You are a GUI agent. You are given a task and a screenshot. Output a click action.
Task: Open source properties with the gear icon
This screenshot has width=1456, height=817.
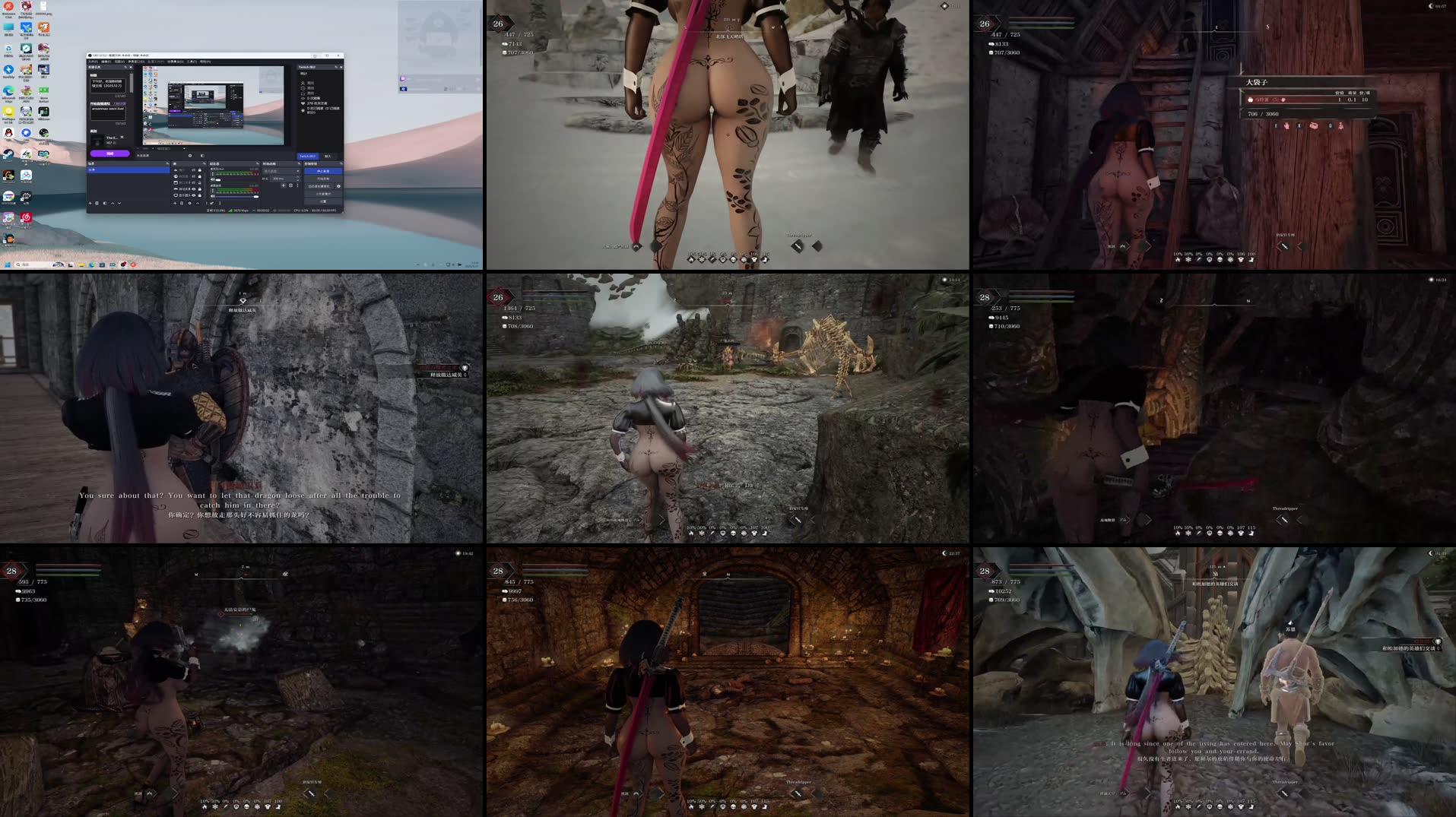coord(190,203)
